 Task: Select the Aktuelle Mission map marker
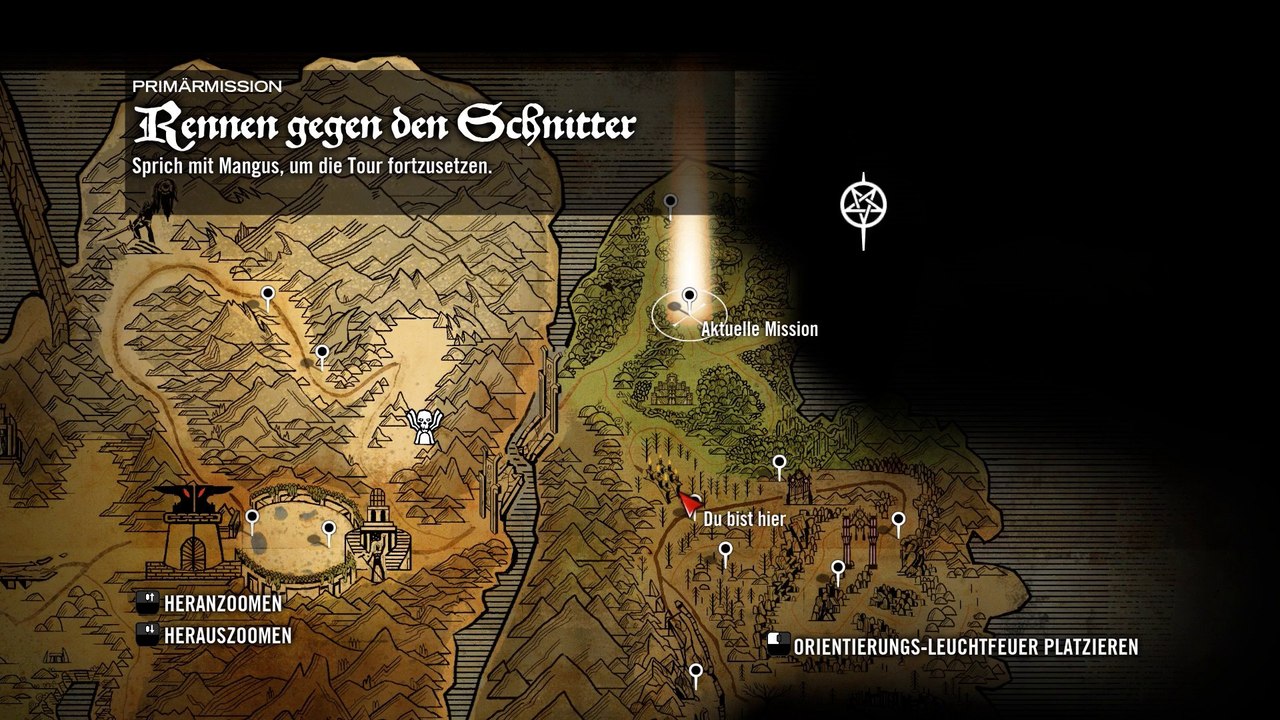coord(689,298)
